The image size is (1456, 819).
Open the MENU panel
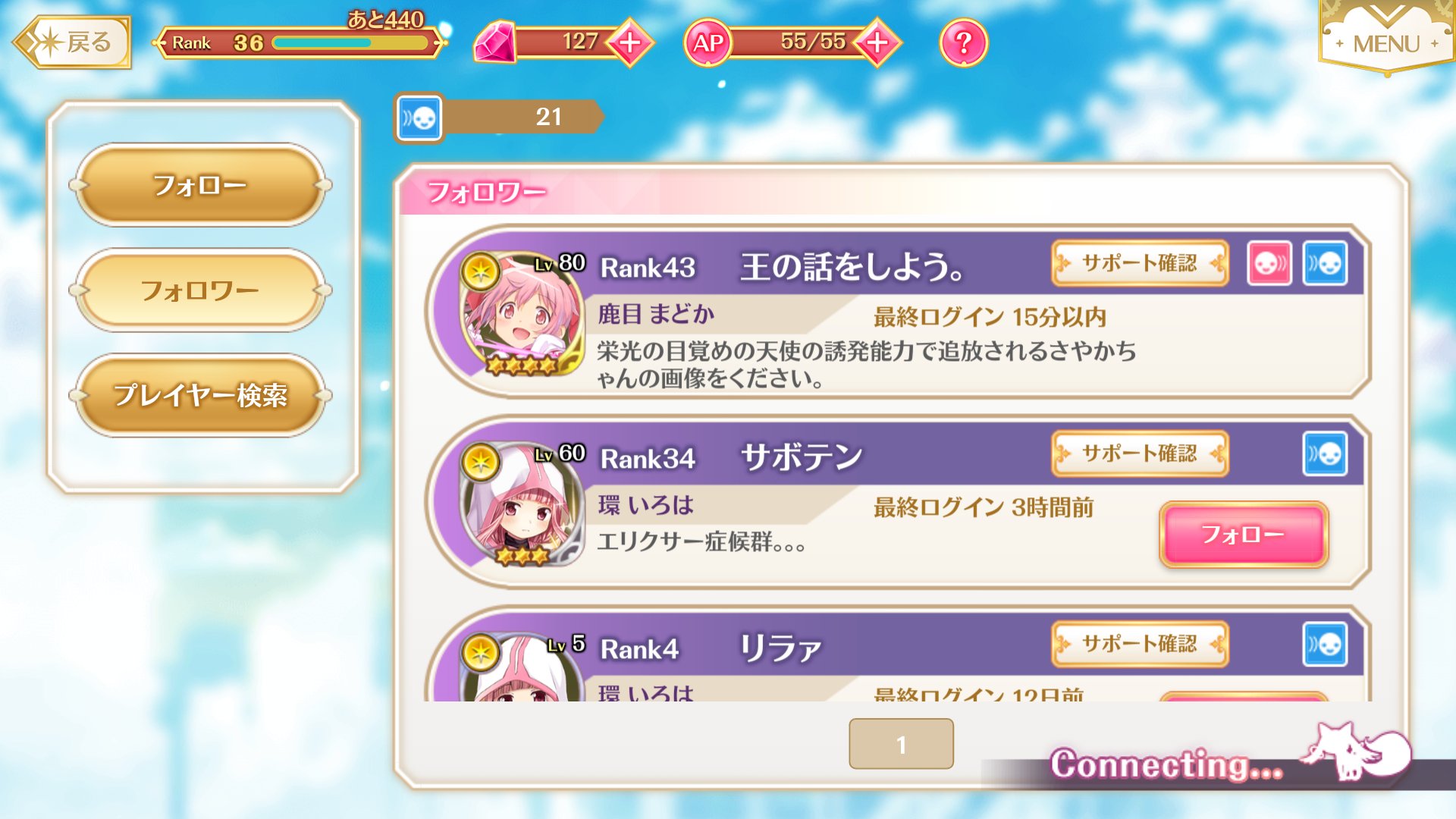pos(1388,43)
